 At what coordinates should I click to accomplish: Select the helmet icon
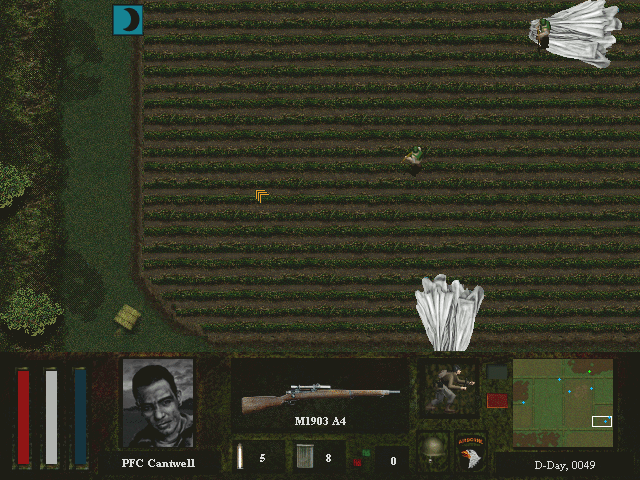click(432, 450)
